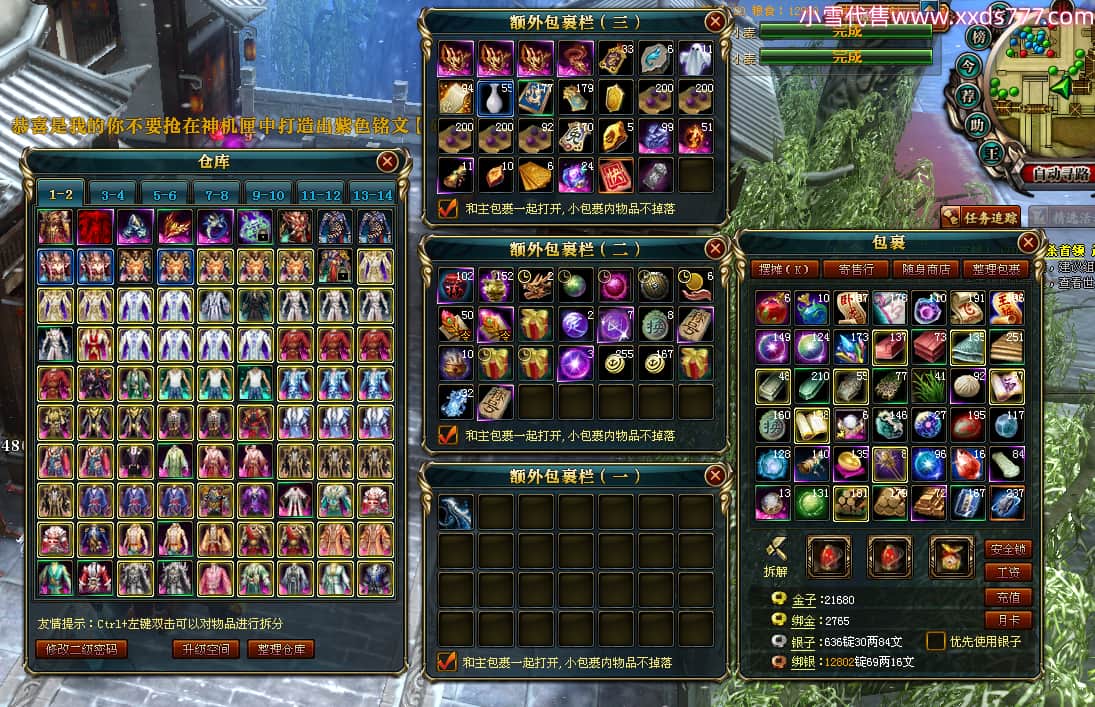
Task: Switch to warehouse tab 3-4
Action: click(112, 195)
